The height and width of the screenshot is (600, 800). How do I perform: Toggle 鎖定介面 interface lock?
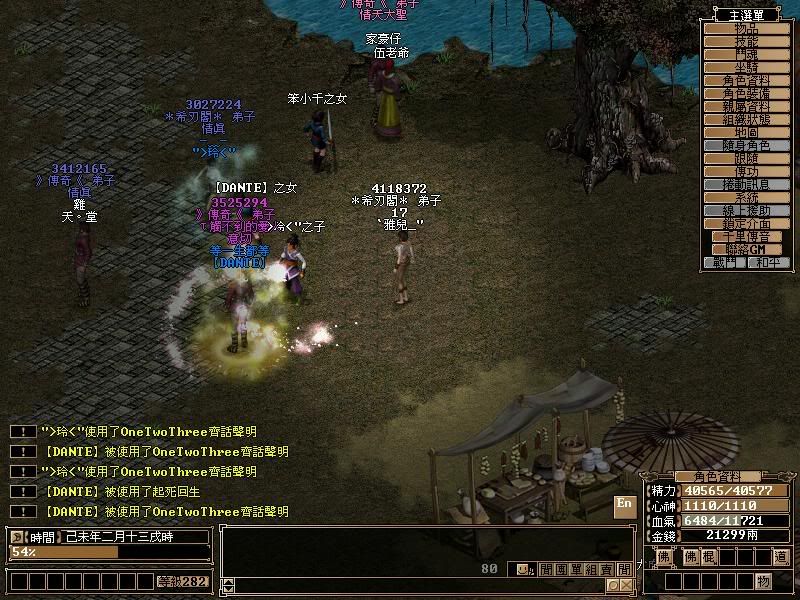pyautogui.click(x=747, y=223)
